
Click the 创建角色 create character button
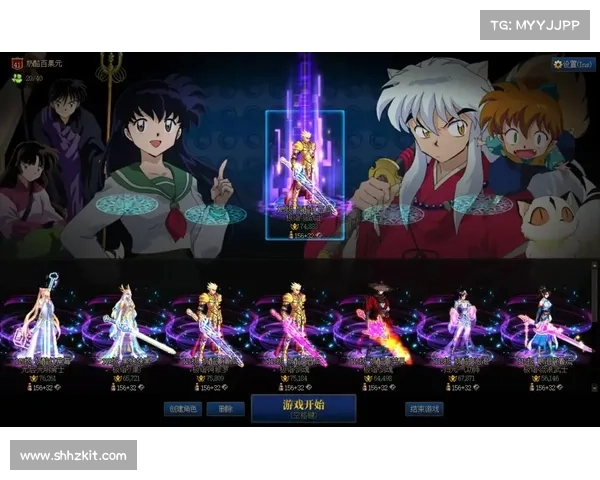click(186, 408)
